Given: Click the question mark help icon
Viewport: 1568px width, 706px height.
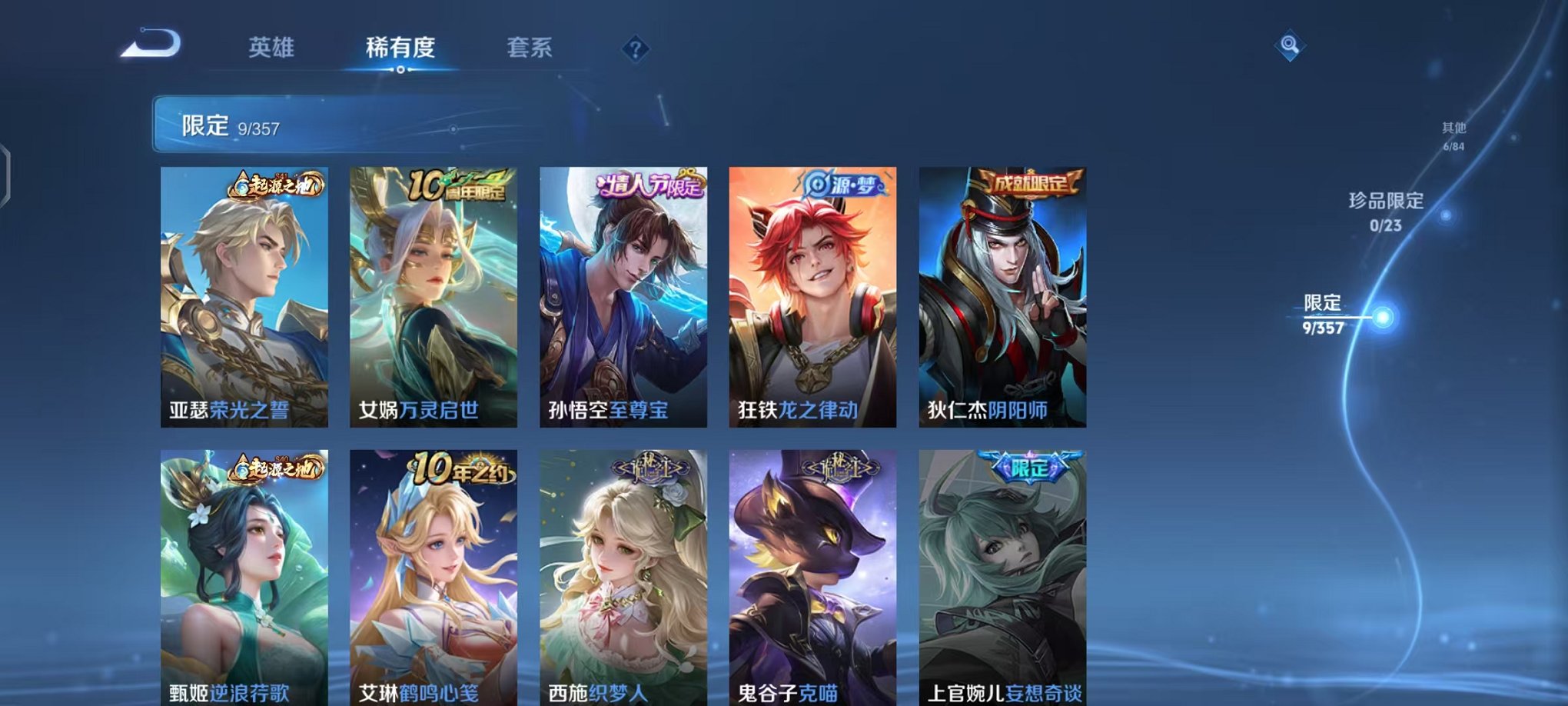Looking at the screenshot, I should pyautogui.click(x=634, y=49).
